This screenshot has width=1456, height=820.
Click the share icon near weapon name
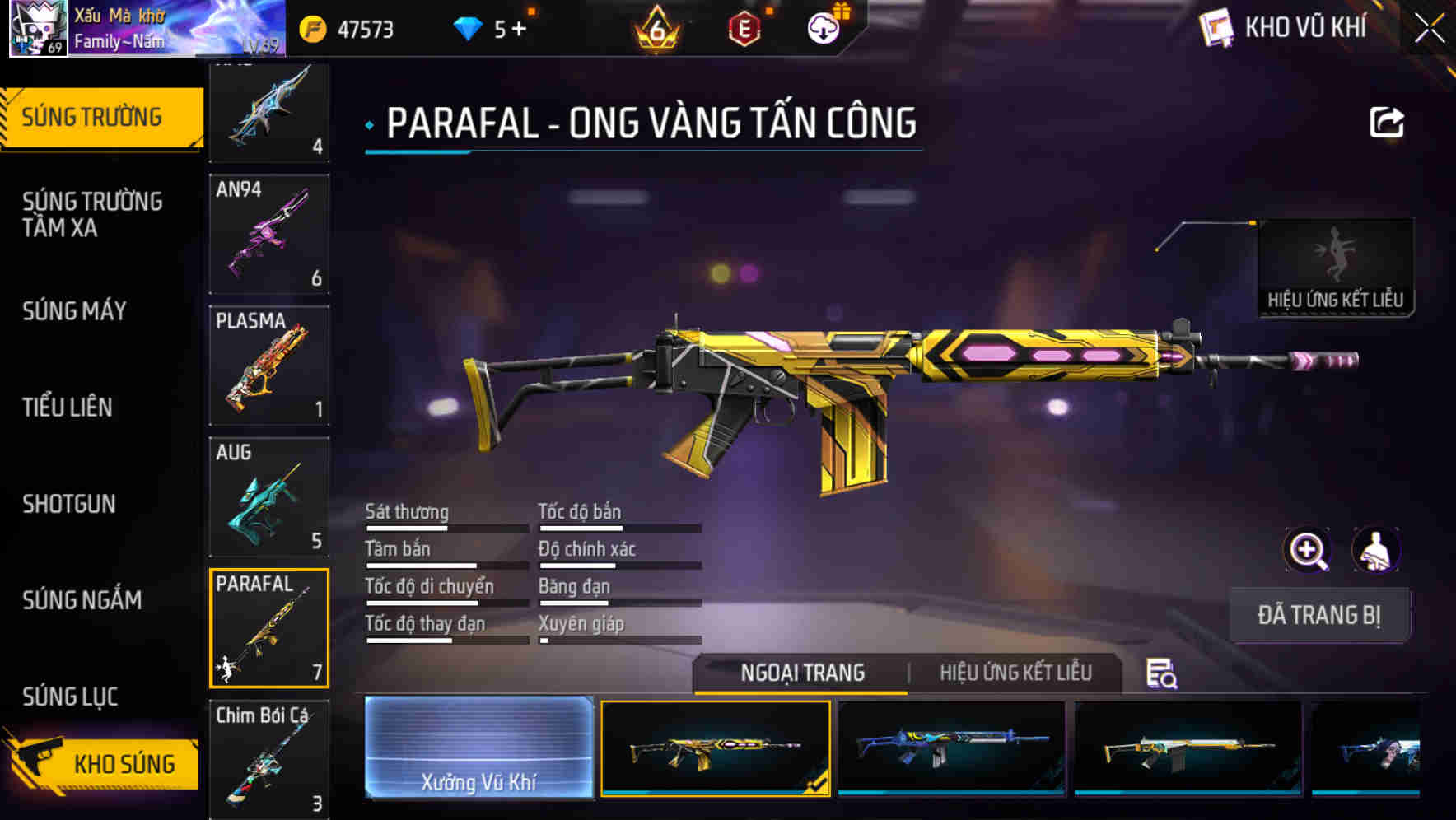[x=1387, y=122]
